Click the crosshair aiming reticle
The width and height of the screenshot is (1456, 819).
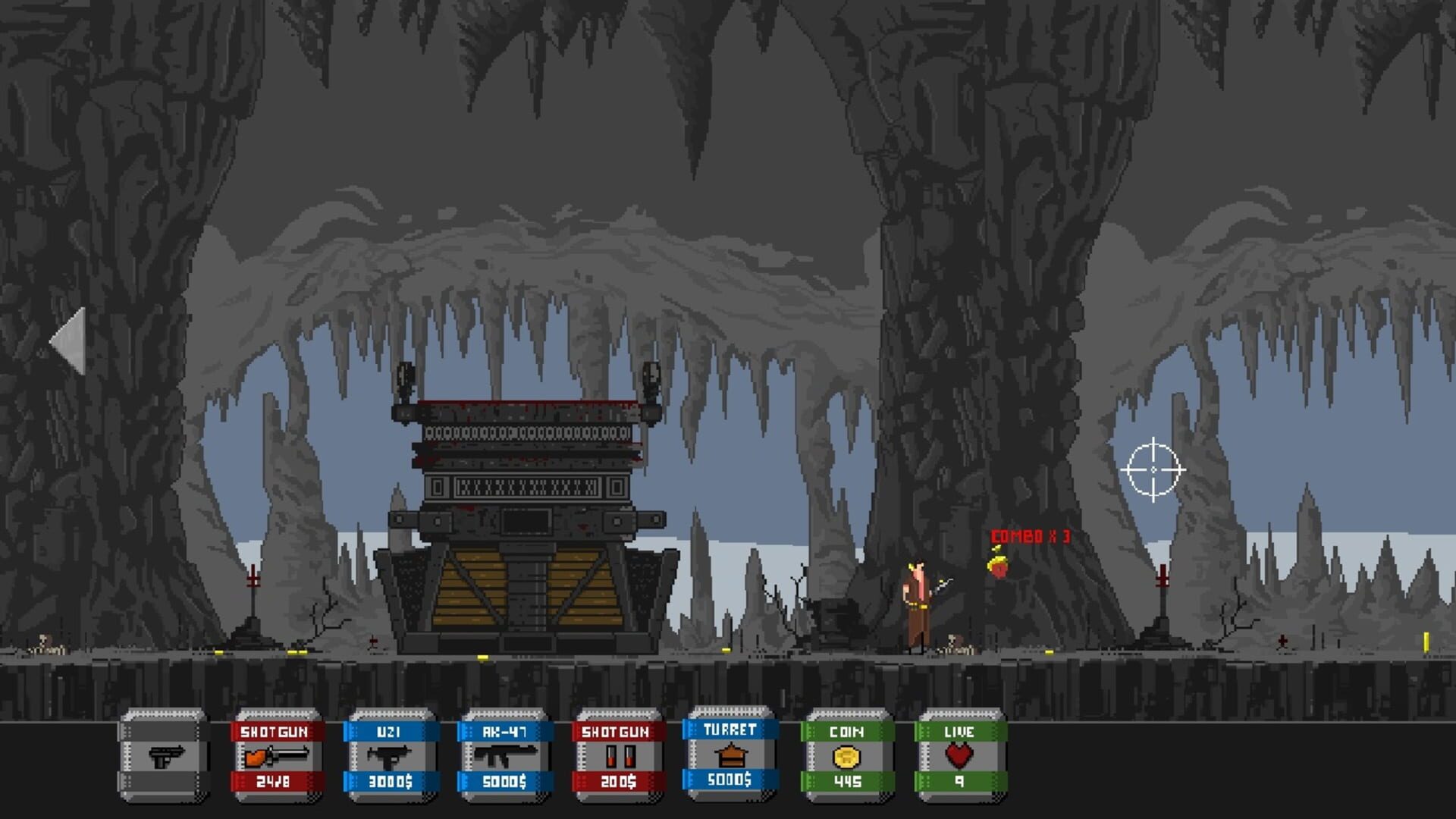pyautogui.click(x=1154, y=470)
